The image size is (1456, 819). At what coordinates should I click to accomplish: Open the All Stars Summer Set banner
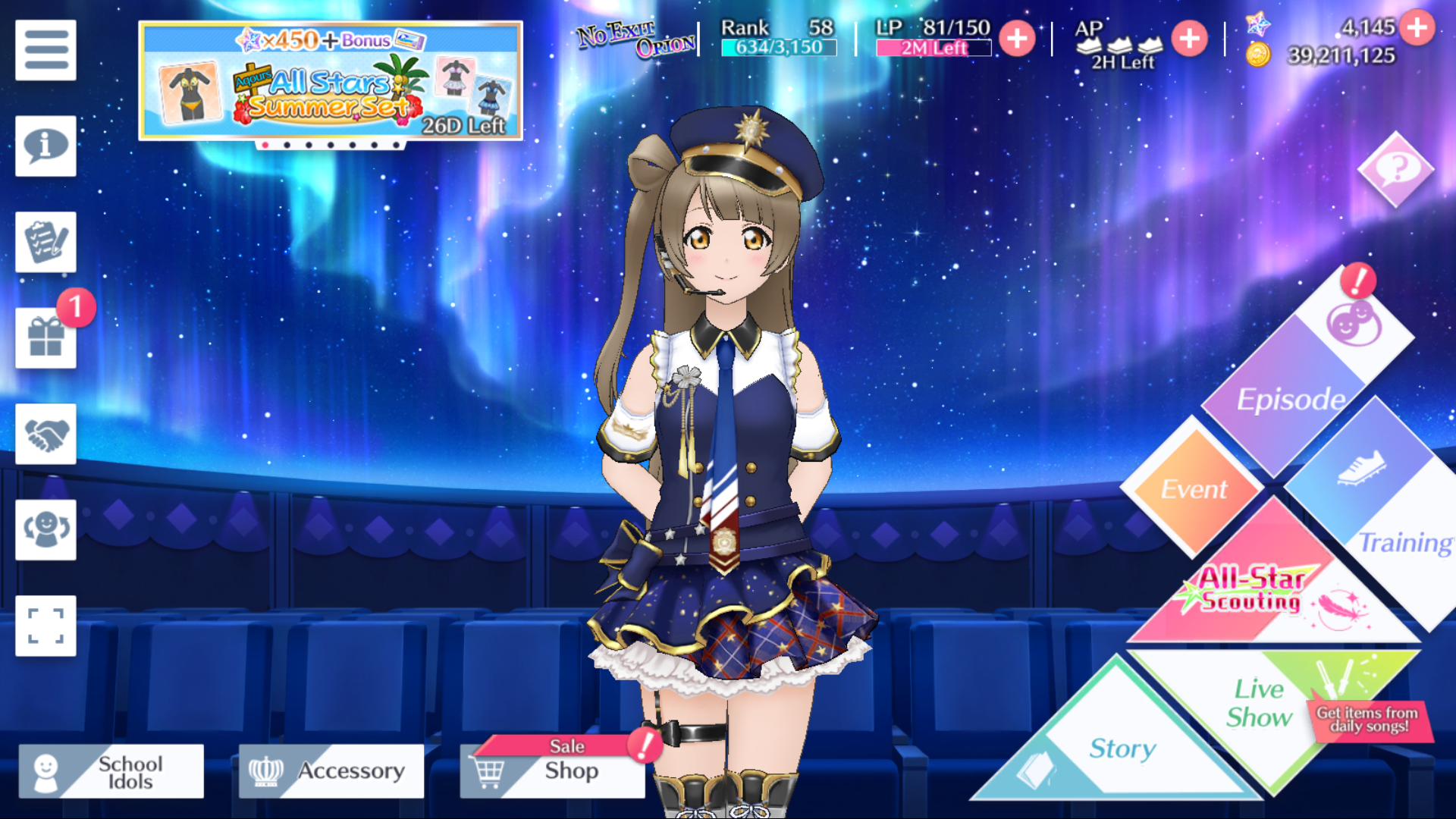tap(331, 81)
